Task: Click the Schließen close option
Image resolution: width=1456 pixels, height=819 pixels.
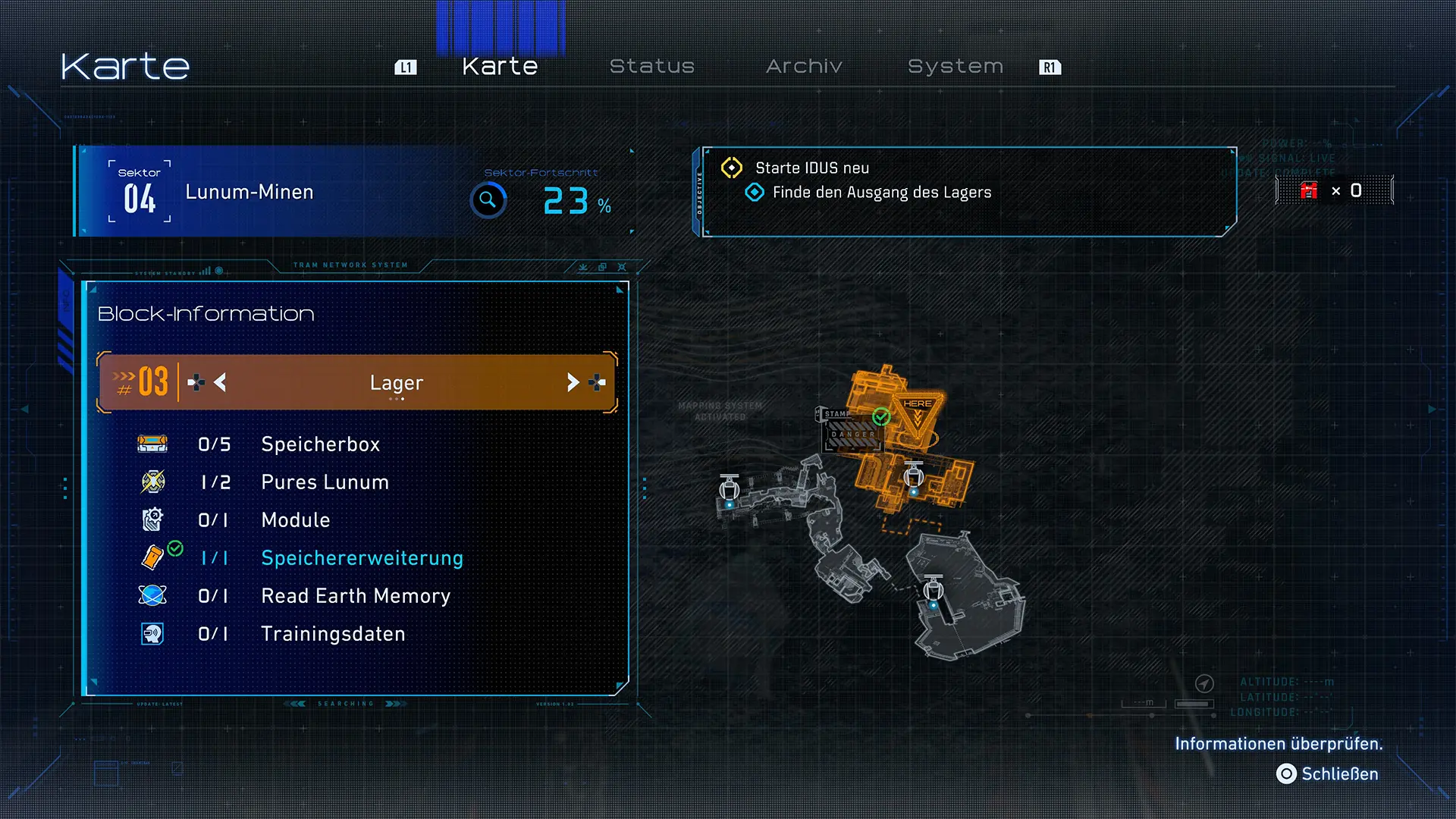Action: pos(1328,774)
